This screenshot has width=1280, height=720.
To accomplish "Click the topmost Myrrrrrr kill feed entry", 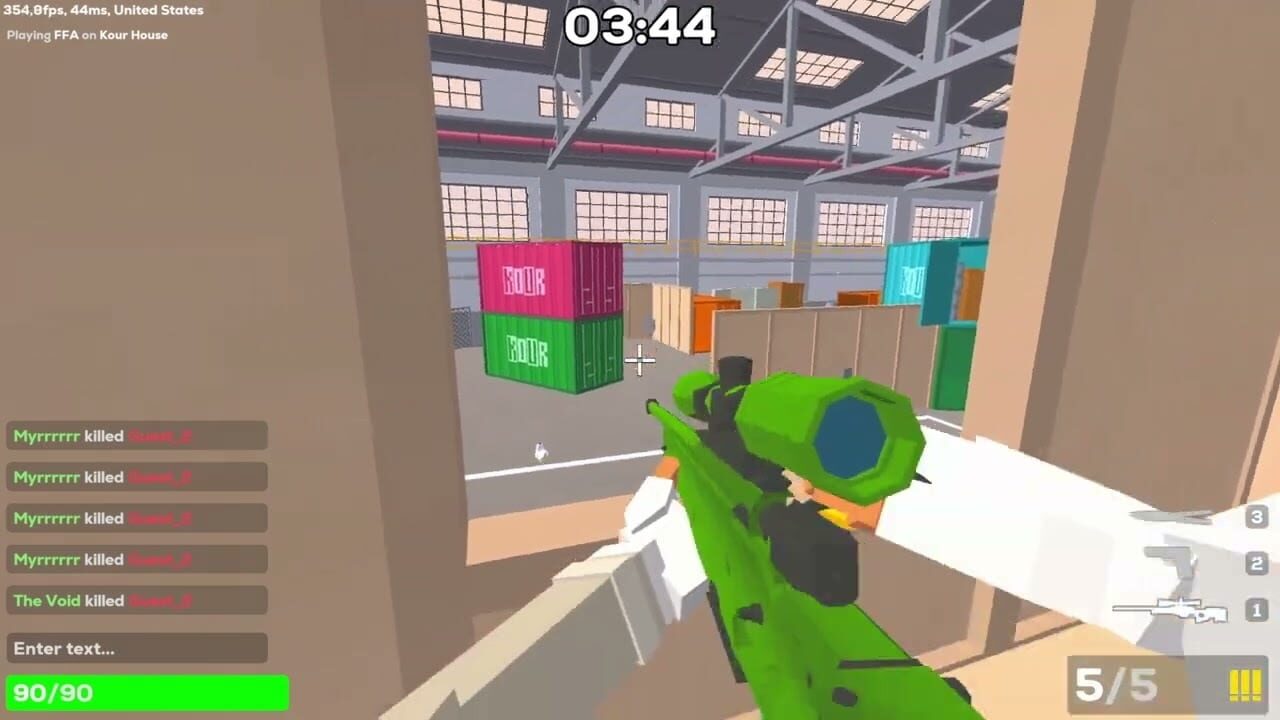I will [137, 435].
